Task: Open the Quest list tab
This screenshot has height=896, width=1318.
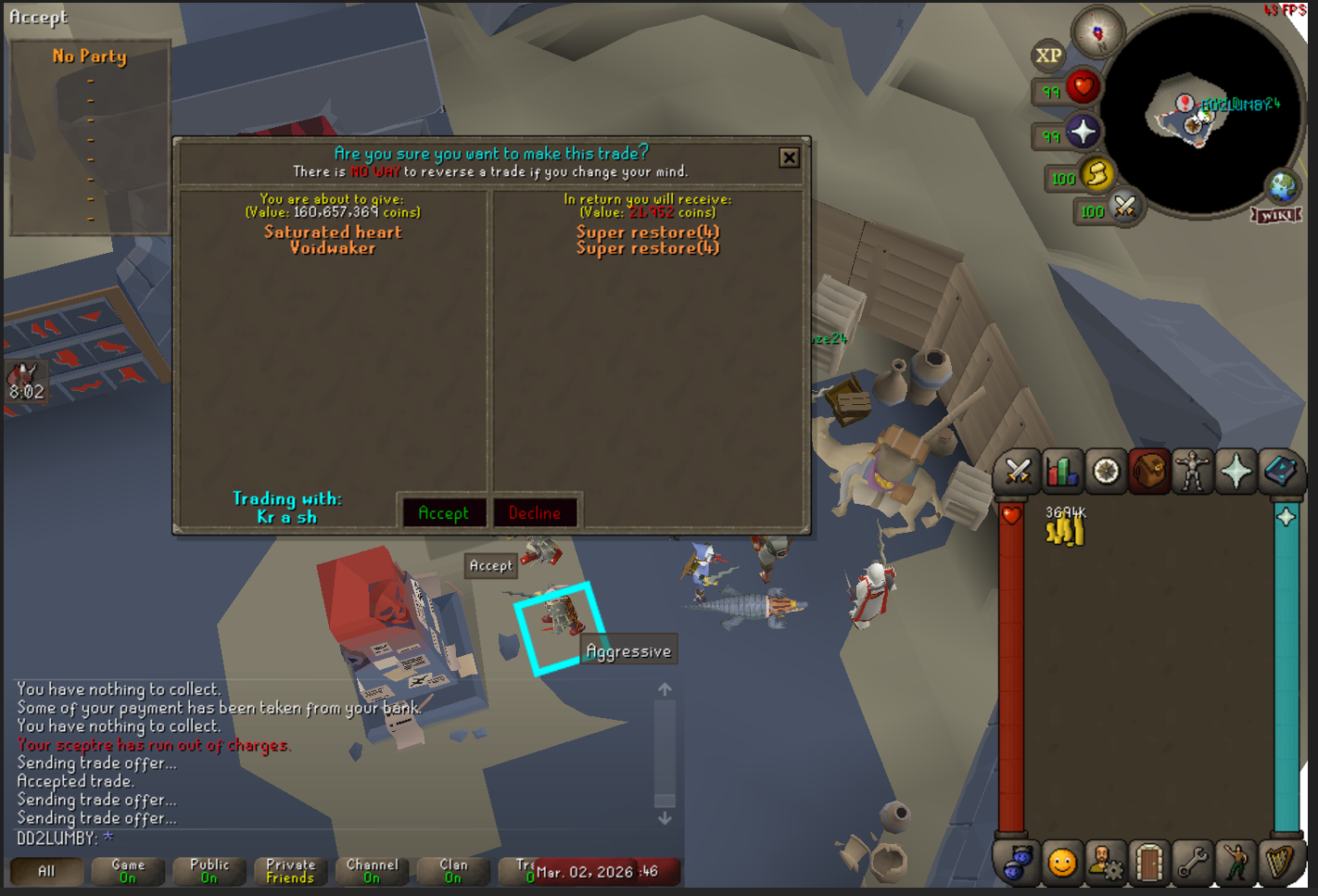Action: coord(1106,472)
